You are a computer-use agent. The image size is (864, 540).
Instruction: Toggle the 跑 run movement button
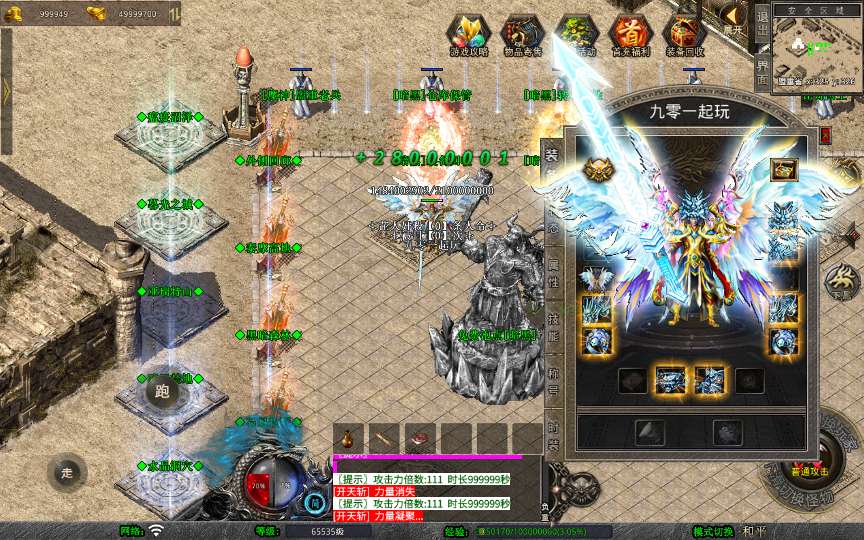[x=161, y=391]
